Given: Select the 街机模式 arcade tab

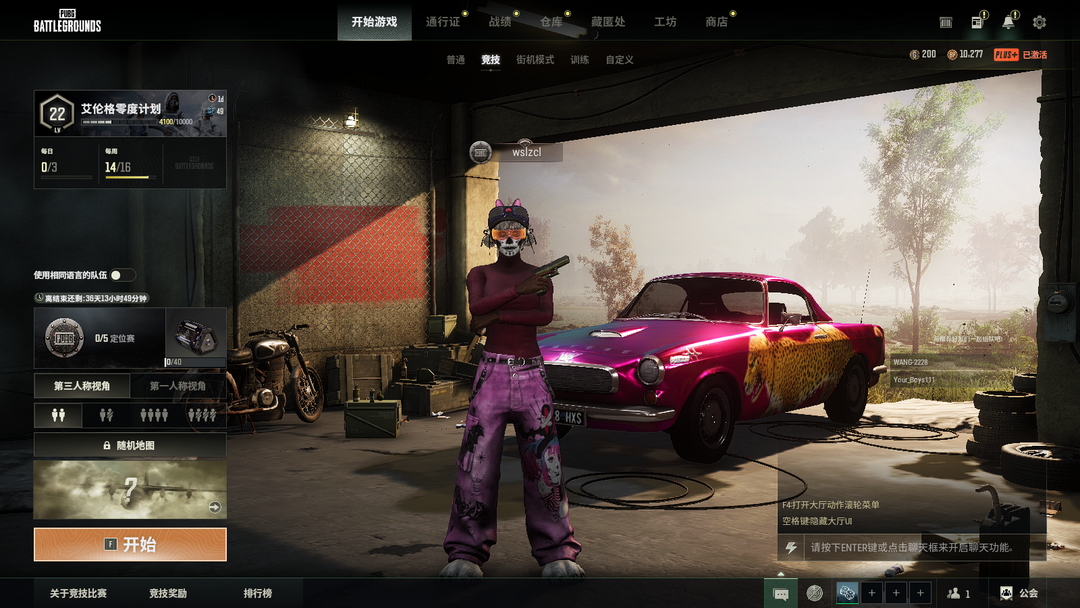Looking at the screenshot, I should point(535,60).
